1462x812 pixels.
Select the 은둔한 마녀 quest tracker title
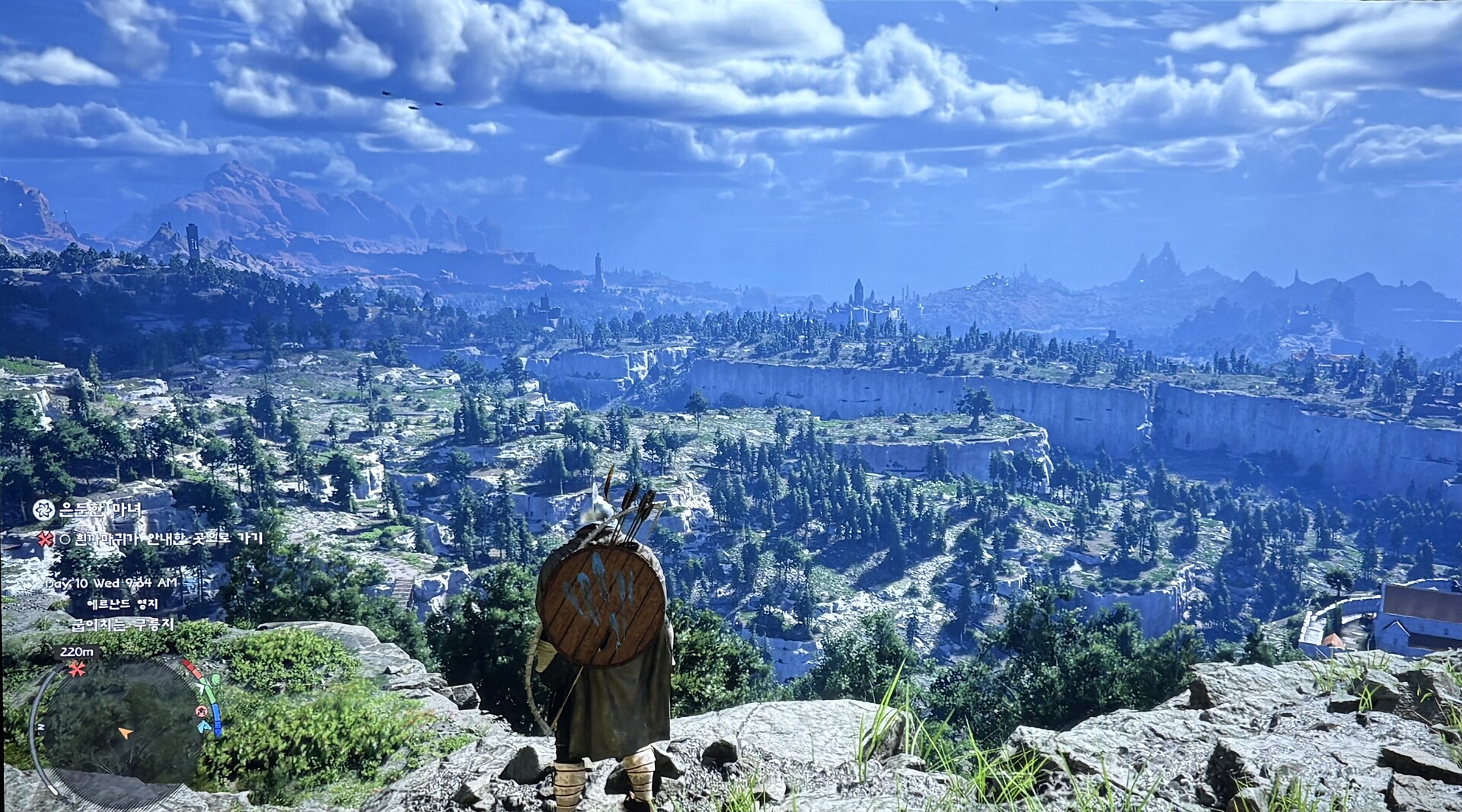(x=100, y=510)
